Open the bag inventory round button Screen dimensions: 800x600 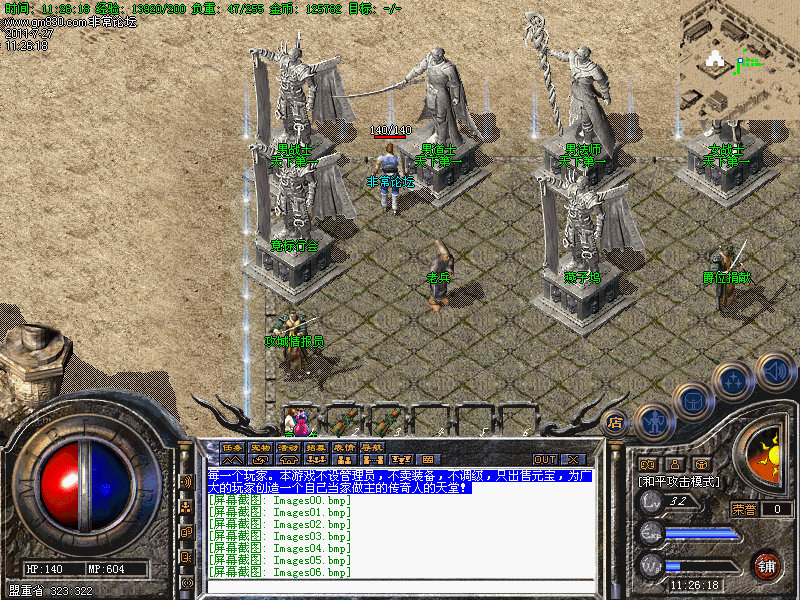[692, 400]
